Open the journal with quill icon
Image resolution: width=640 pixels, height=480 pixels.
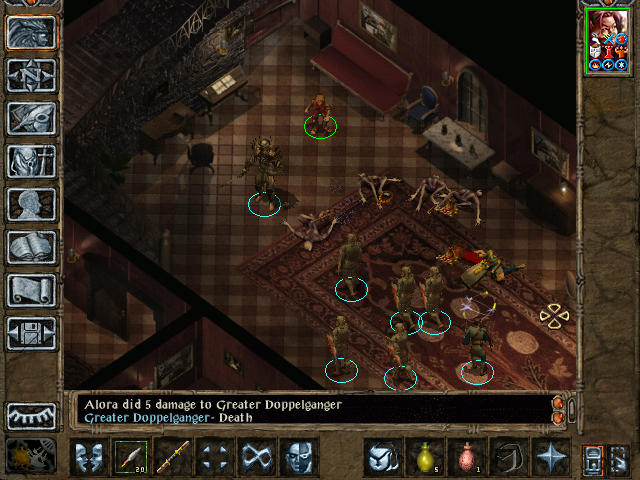coord(31,118)
